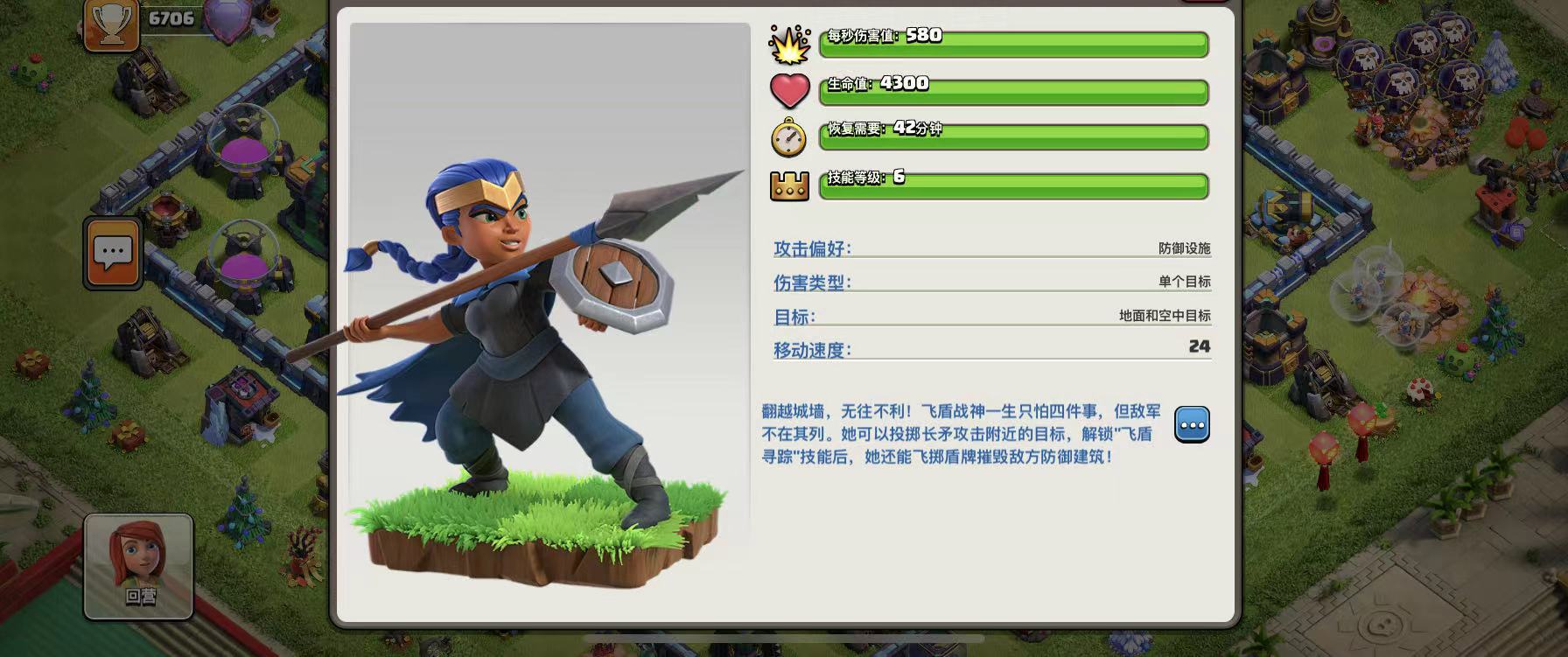Click the heart hitpoints icon
The height and width of the screenshot is (657, 1568).
(x=788, y=89)
